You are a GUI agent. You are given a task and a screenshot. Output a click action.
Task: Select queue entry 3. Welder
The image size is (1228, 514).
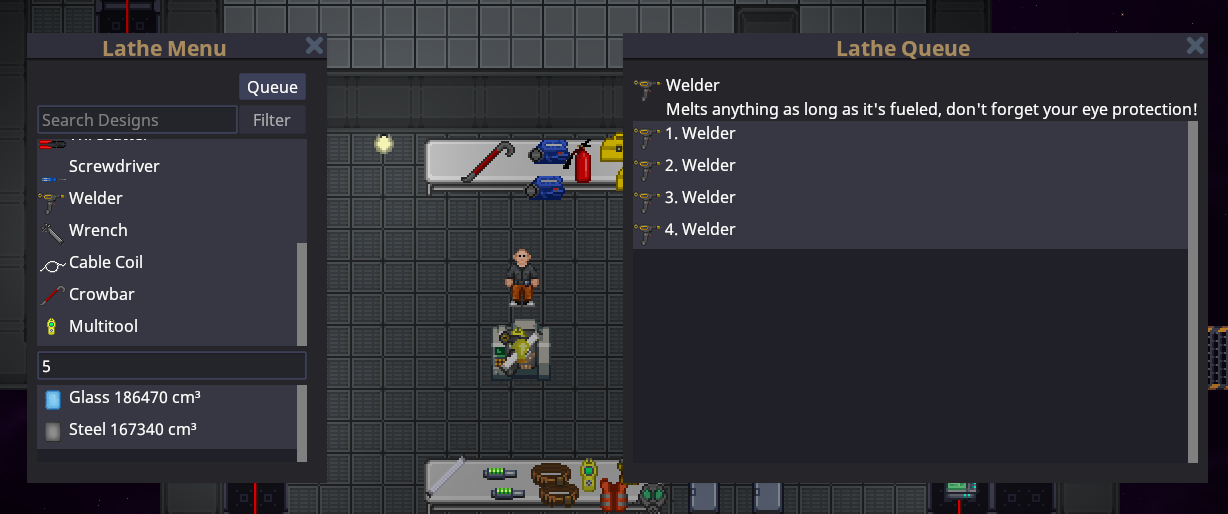pos(700,198)
